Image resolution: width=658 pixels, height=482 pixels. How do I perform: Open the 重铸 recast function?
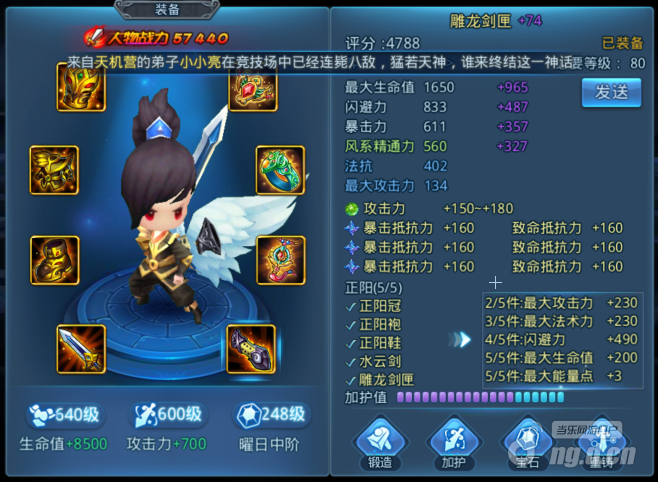[x=601, y=440]
